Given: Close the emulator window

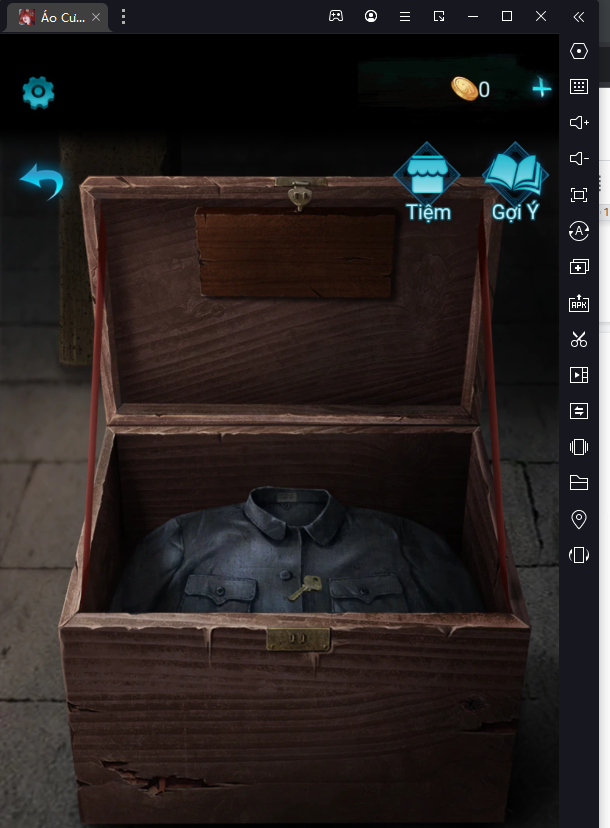Looking at the screenshot, I should tap(541, 16).
